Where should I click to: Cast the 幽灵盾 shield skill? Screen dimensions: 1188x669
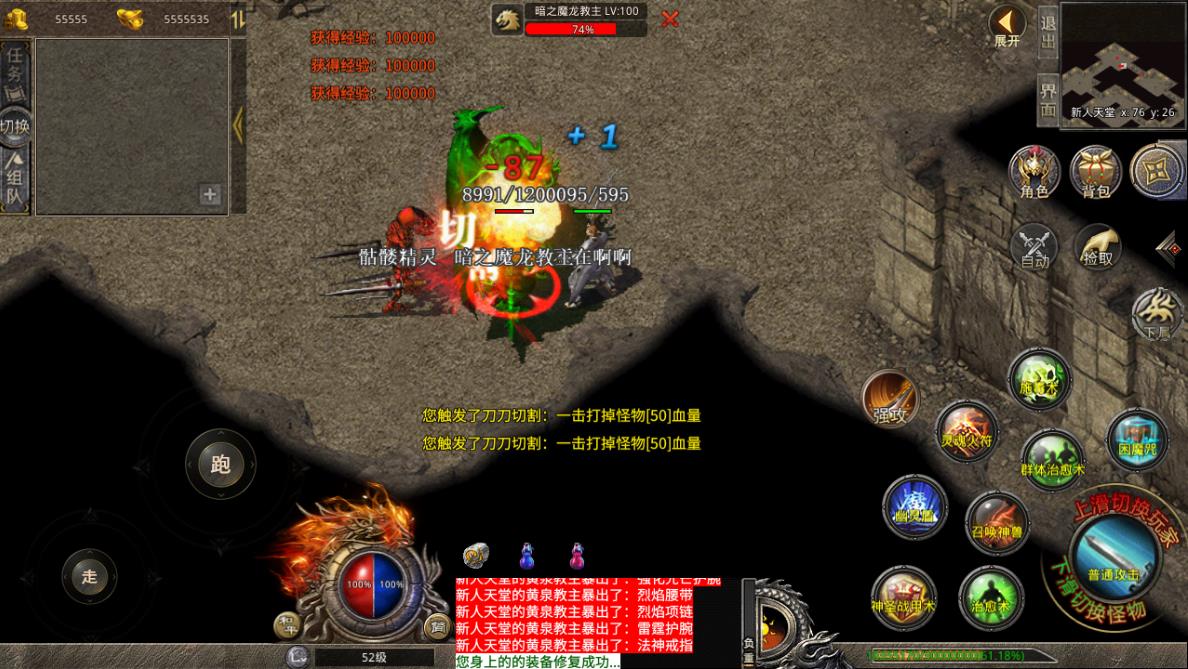[915, 505]
